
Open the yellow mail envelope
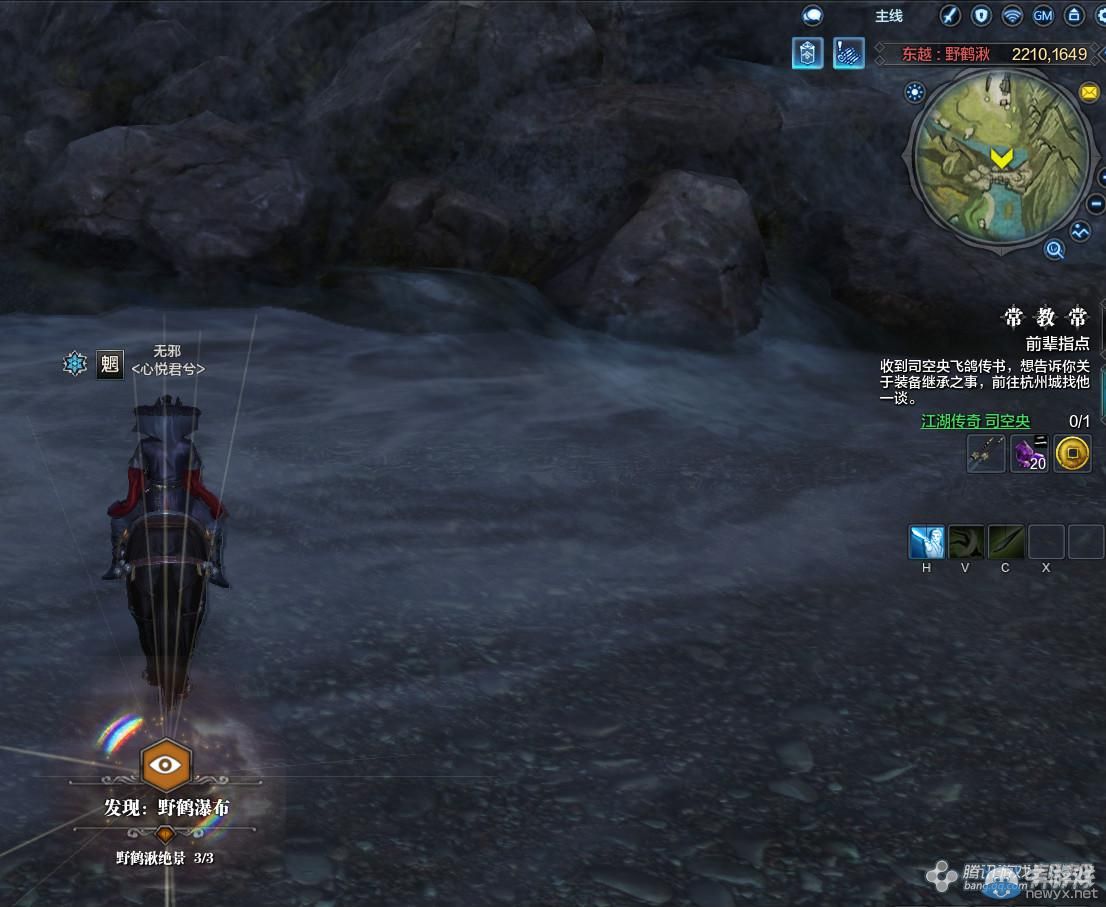(x=1088, y=93)
